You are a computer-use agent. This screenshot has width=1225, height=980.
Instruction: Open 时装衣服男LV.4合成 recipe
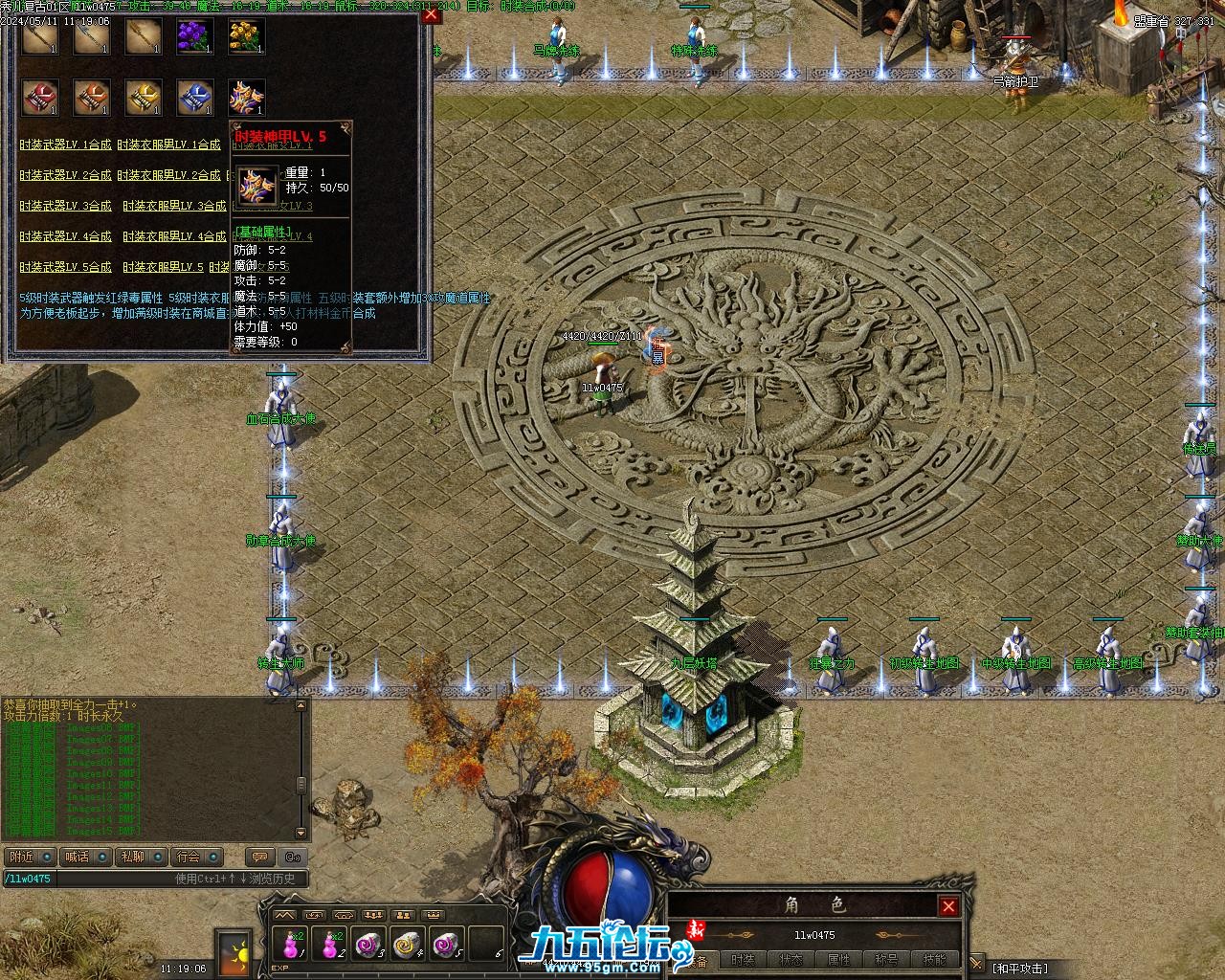pos(168,236)
